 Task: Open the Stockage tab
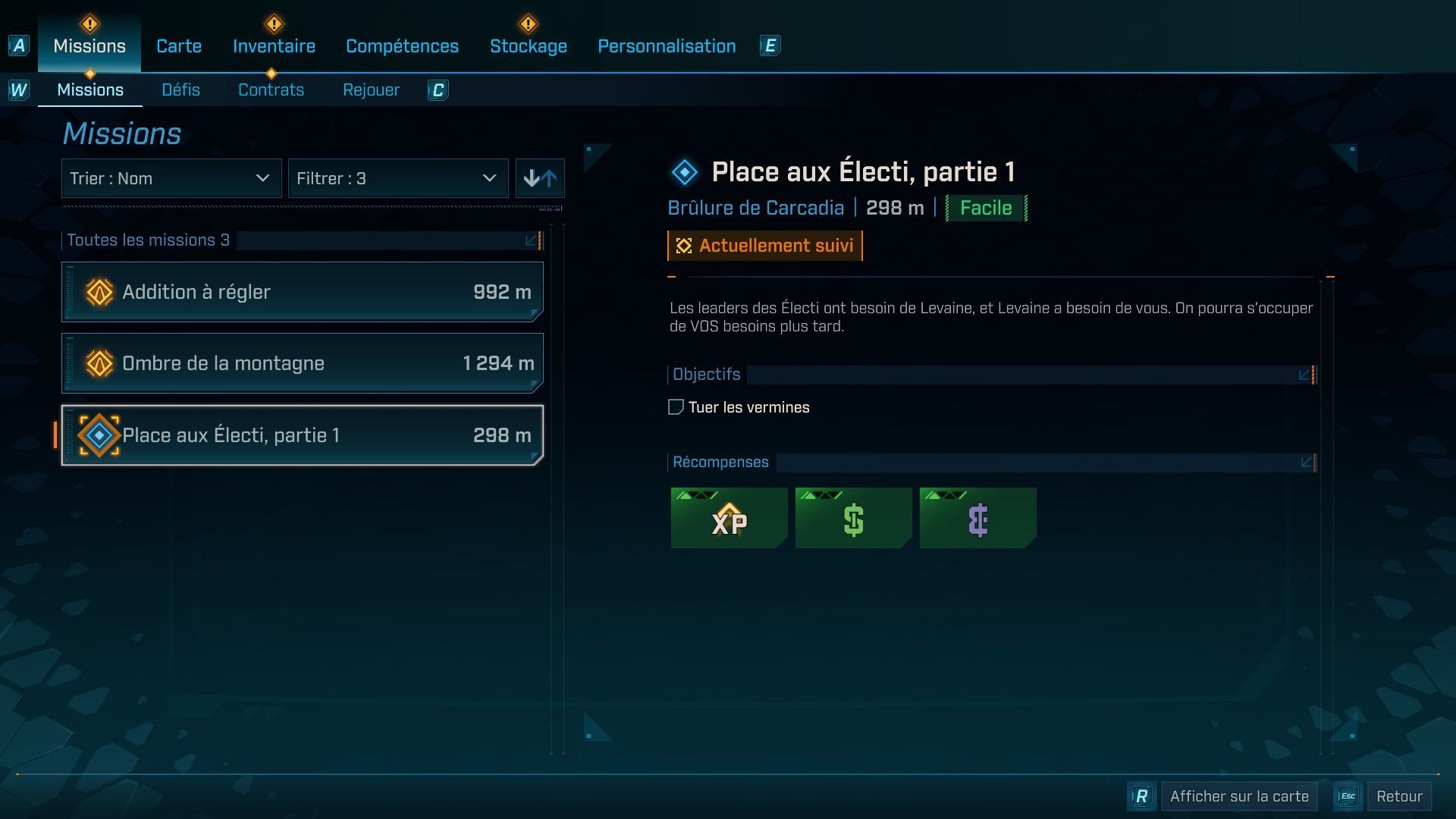tap(528, 46)
